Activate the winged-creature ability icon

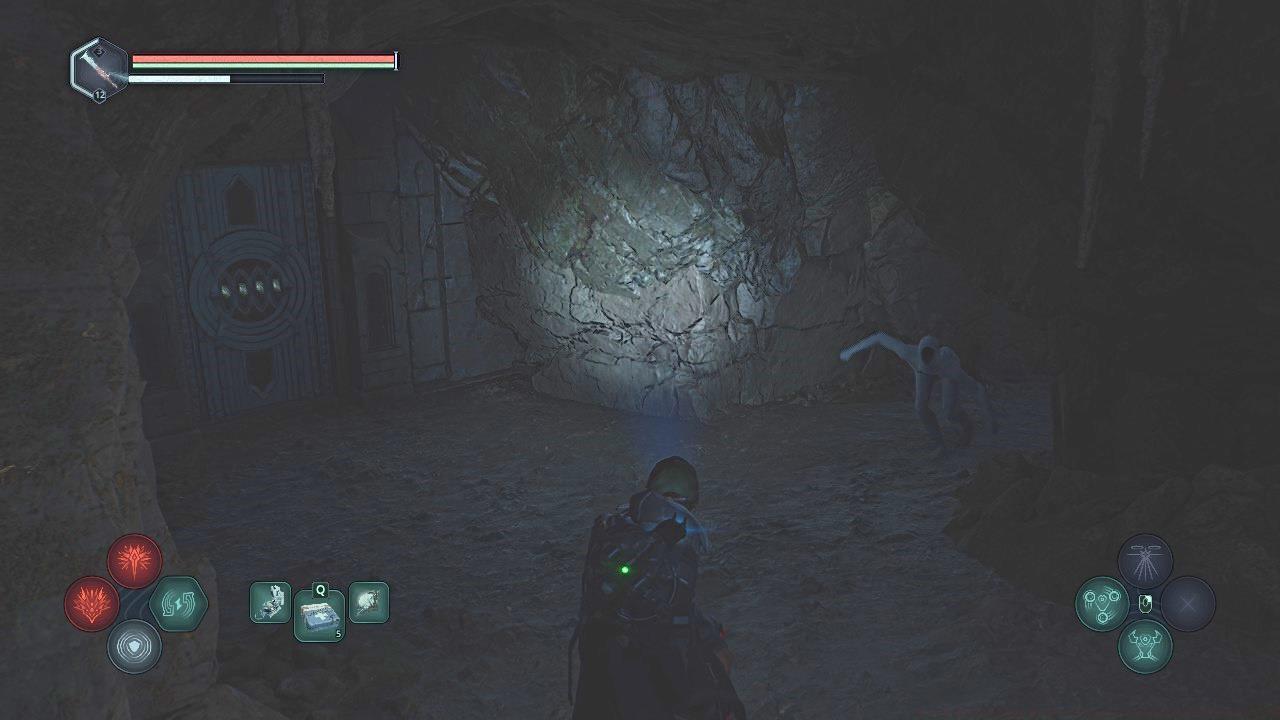click(x=1145, y=645)
